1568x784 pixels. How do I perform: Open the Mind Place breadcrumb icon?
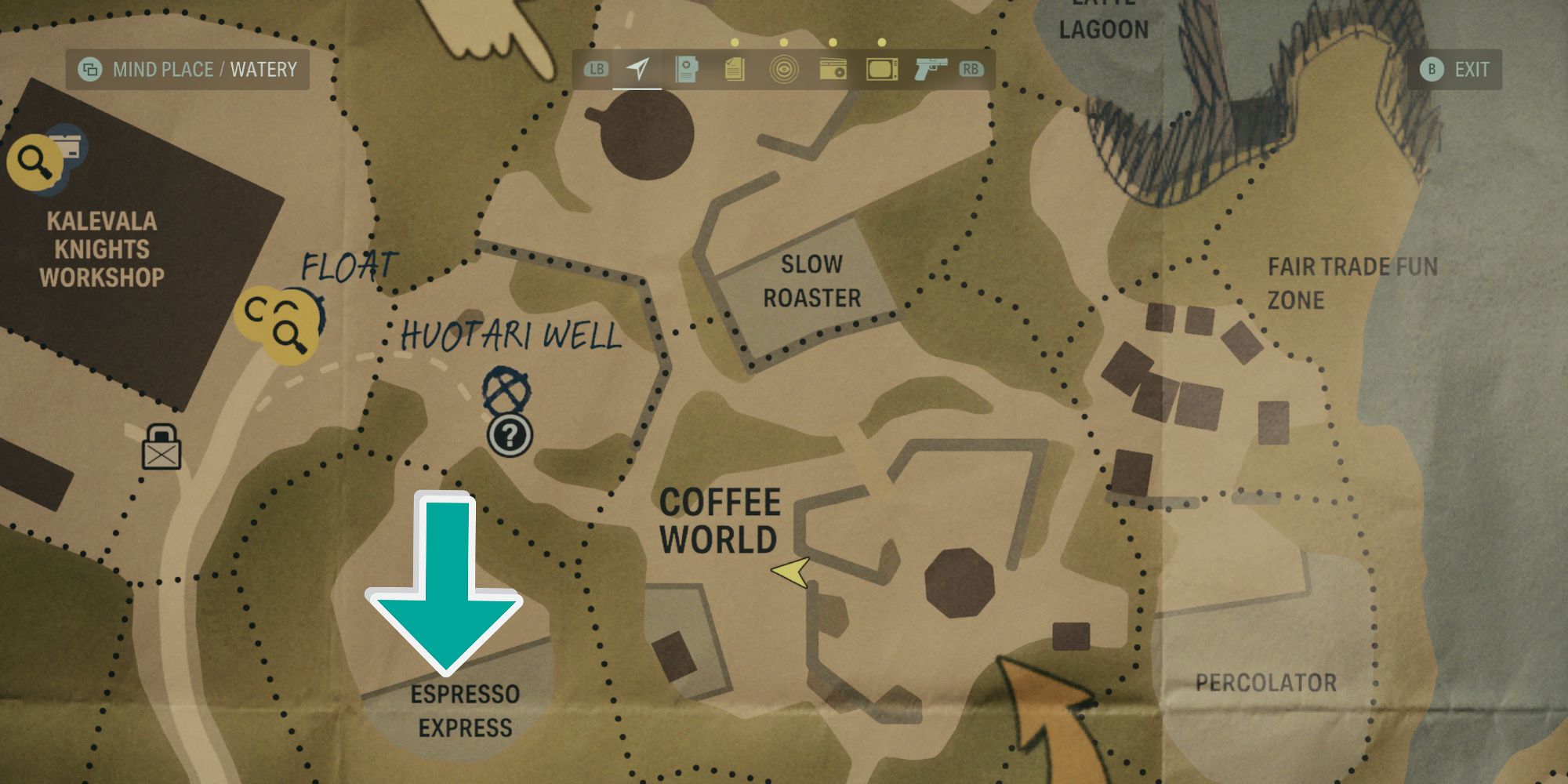[90, 69]
